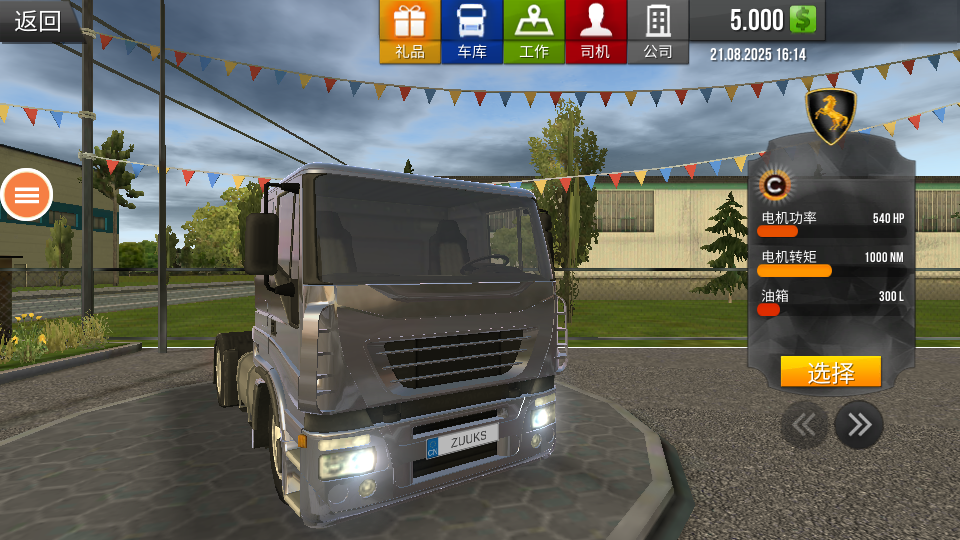
Task: Open the 公司 company menu
Action: 657,32
